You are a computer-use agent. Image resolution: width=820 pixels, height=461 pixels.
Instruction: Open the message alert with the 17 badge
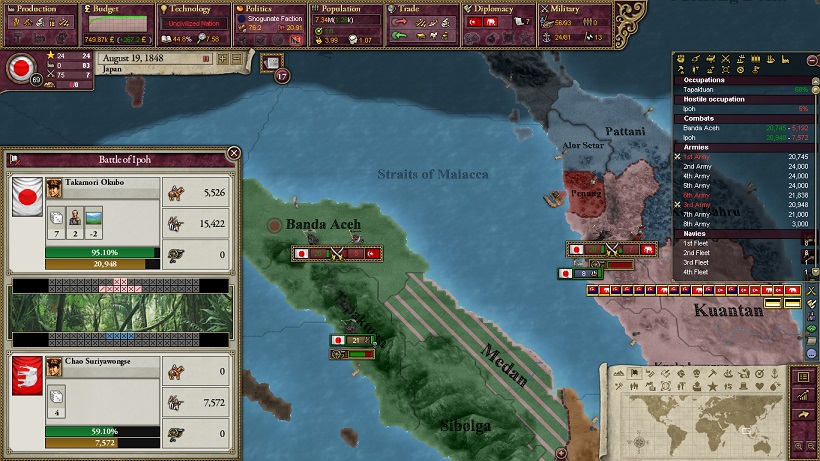[273, 63]
